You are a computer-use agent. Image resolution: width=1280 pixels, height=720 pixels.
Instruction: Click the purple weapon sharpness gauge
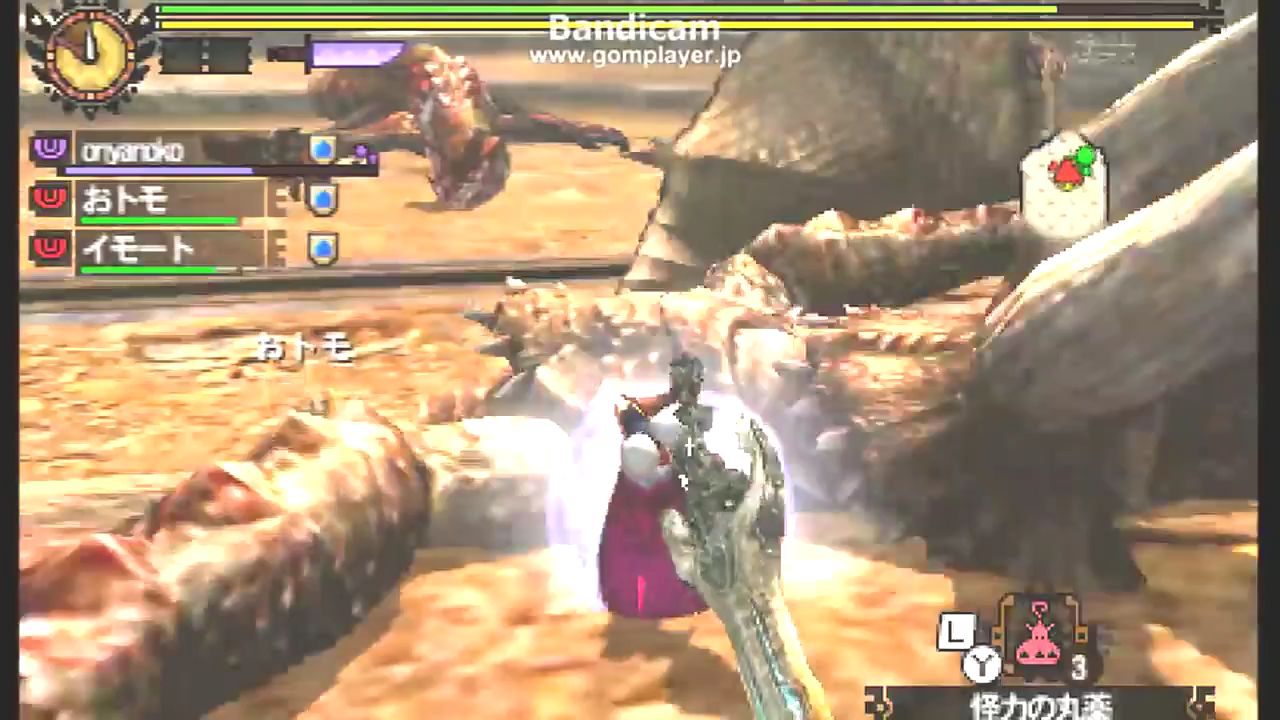[x=350, y=54]
